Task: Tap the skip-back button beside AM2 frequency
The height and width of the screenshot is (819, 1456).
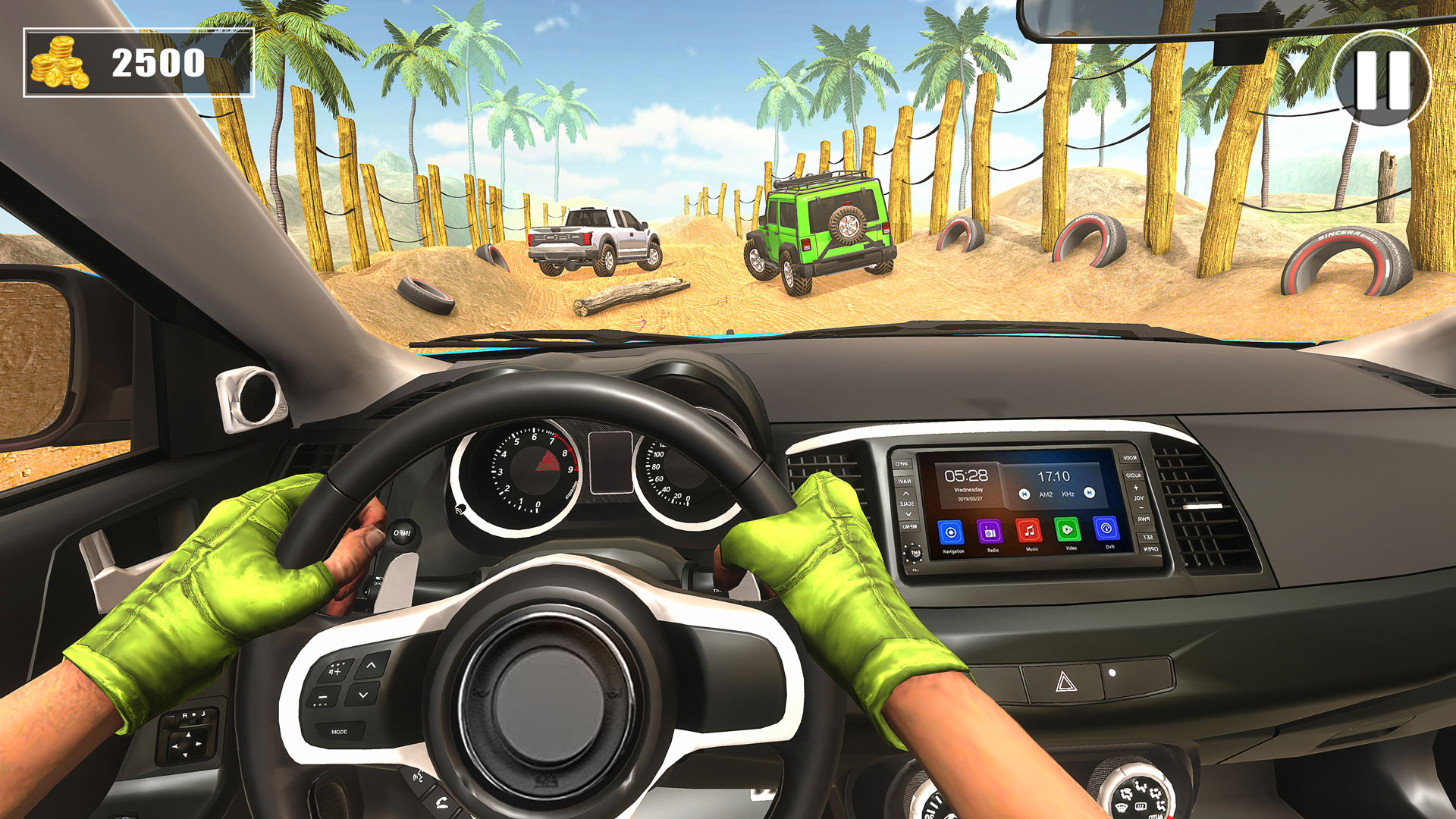Action: click(1025, 493)
